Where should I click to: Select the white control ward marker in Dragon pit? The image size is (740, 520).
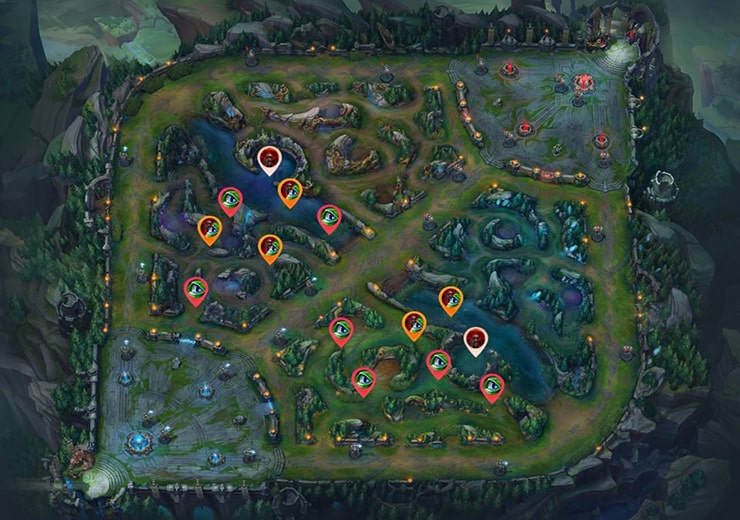point(475,339)
